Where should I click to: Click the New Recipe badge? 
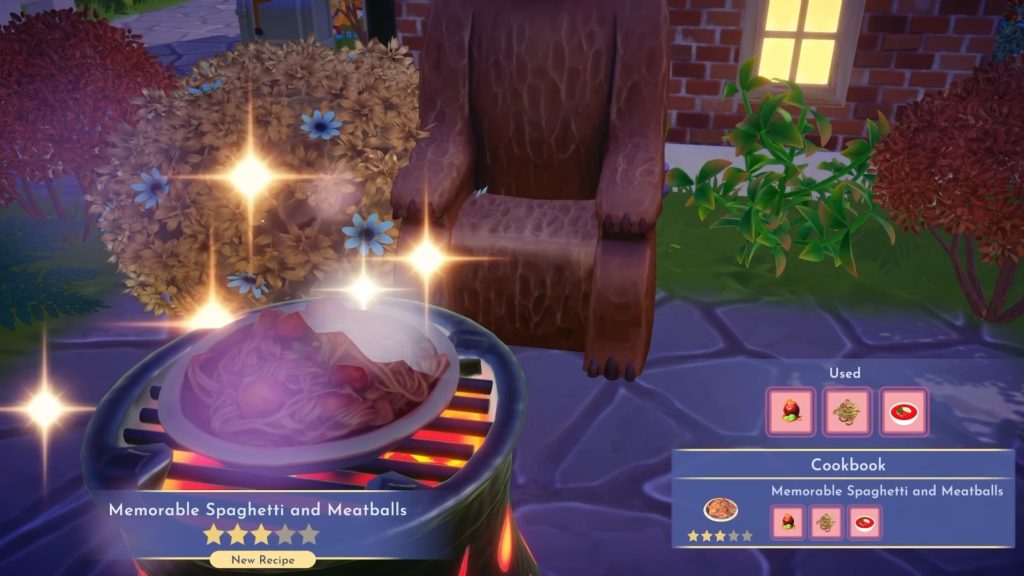(262, 559)
